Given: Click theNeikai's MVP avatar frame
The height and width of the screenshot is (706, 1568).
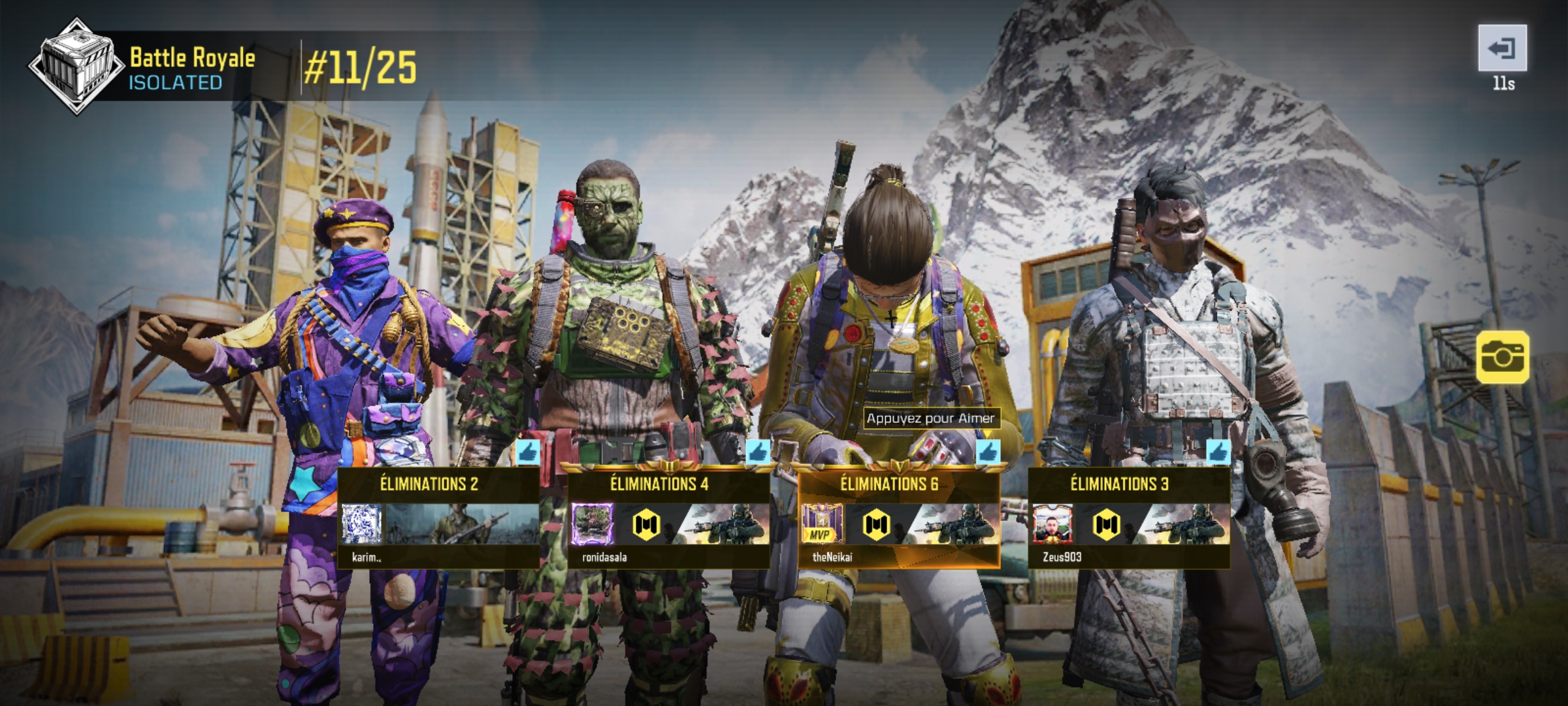Looking at the screenshot, I should click(x=821, y=524).
